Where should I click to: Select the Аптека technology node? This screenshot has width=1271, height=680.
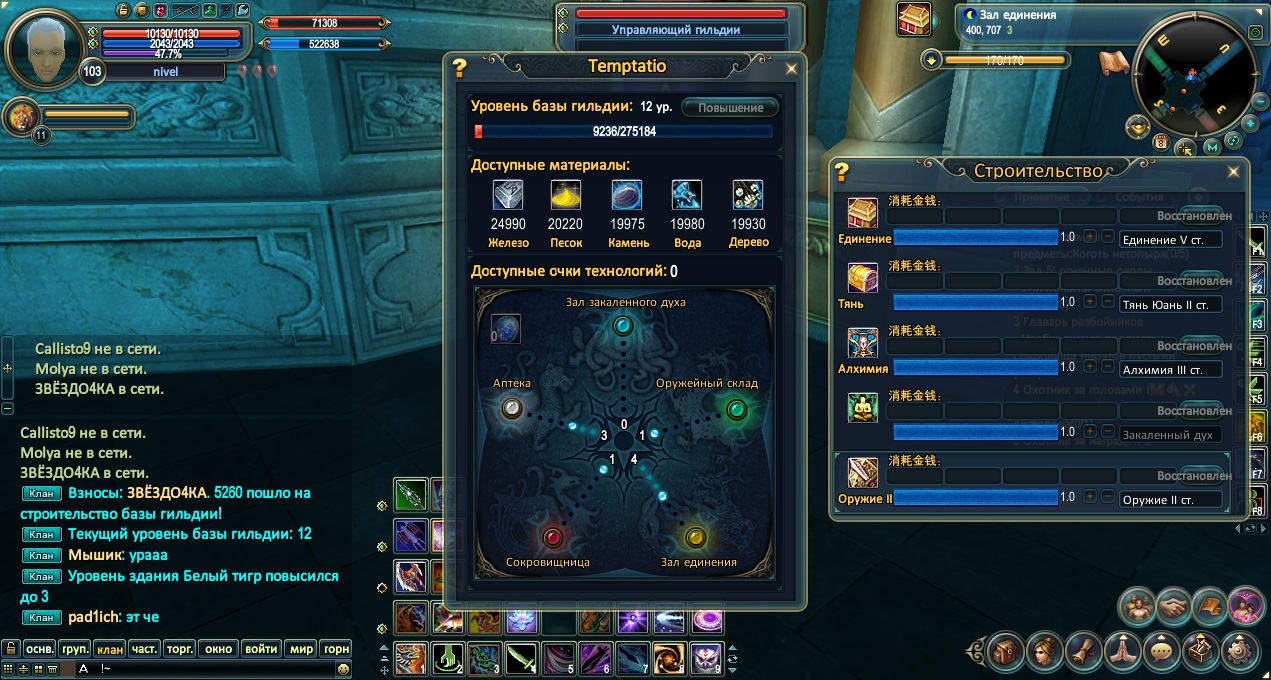tap(512, 407)
